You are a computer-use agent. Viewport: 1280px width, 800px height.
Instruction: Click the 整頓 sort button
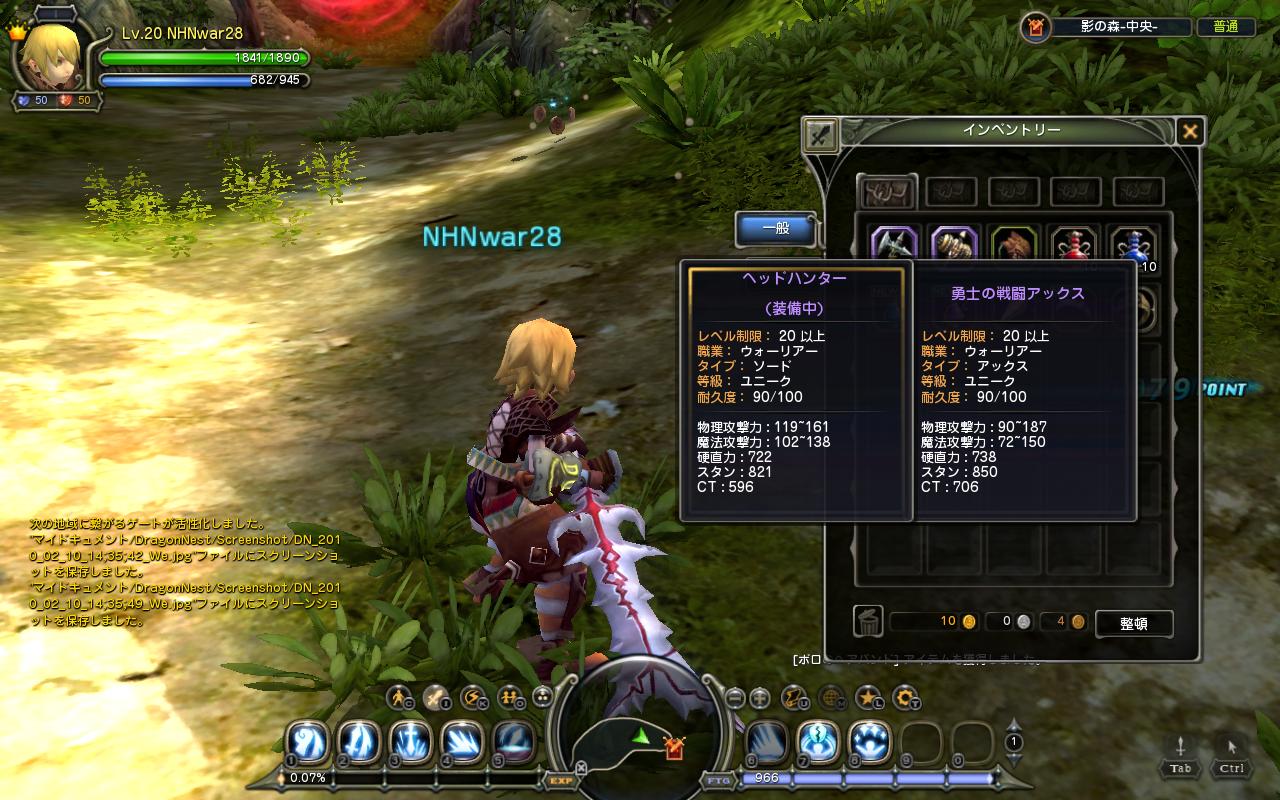coord(1133,623)
